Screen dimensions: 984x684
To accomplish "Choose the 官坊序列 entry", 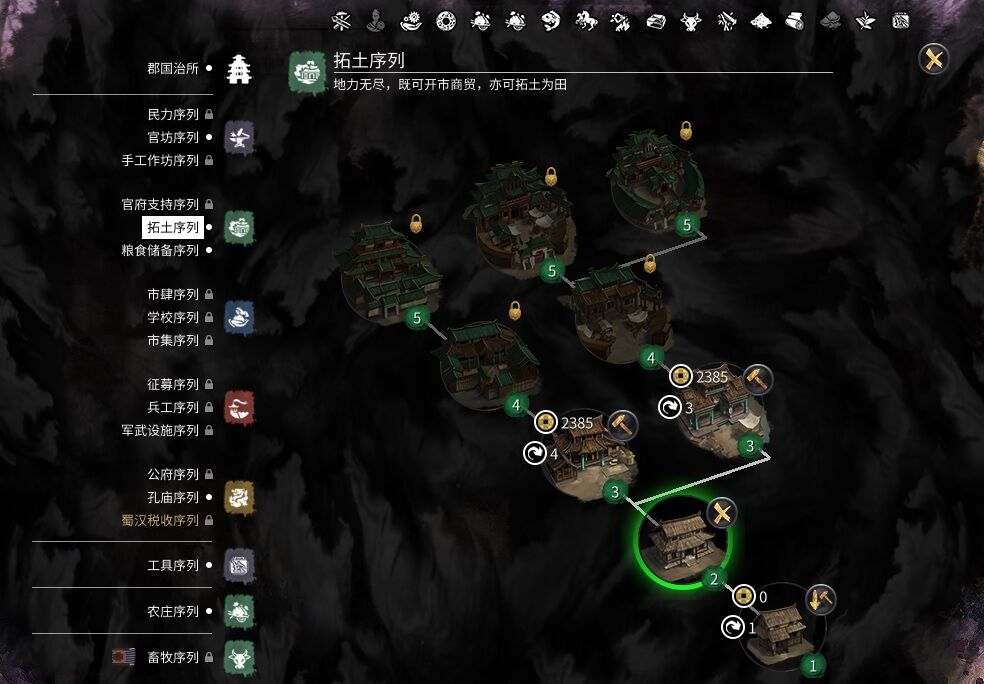I will [x=173, y=137].
